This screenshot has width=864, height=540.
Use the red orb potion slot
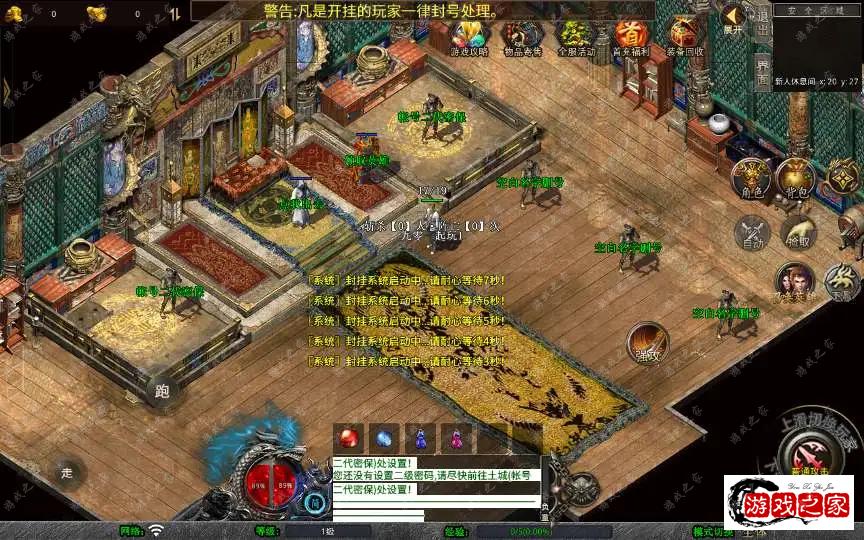click(350, 437)
